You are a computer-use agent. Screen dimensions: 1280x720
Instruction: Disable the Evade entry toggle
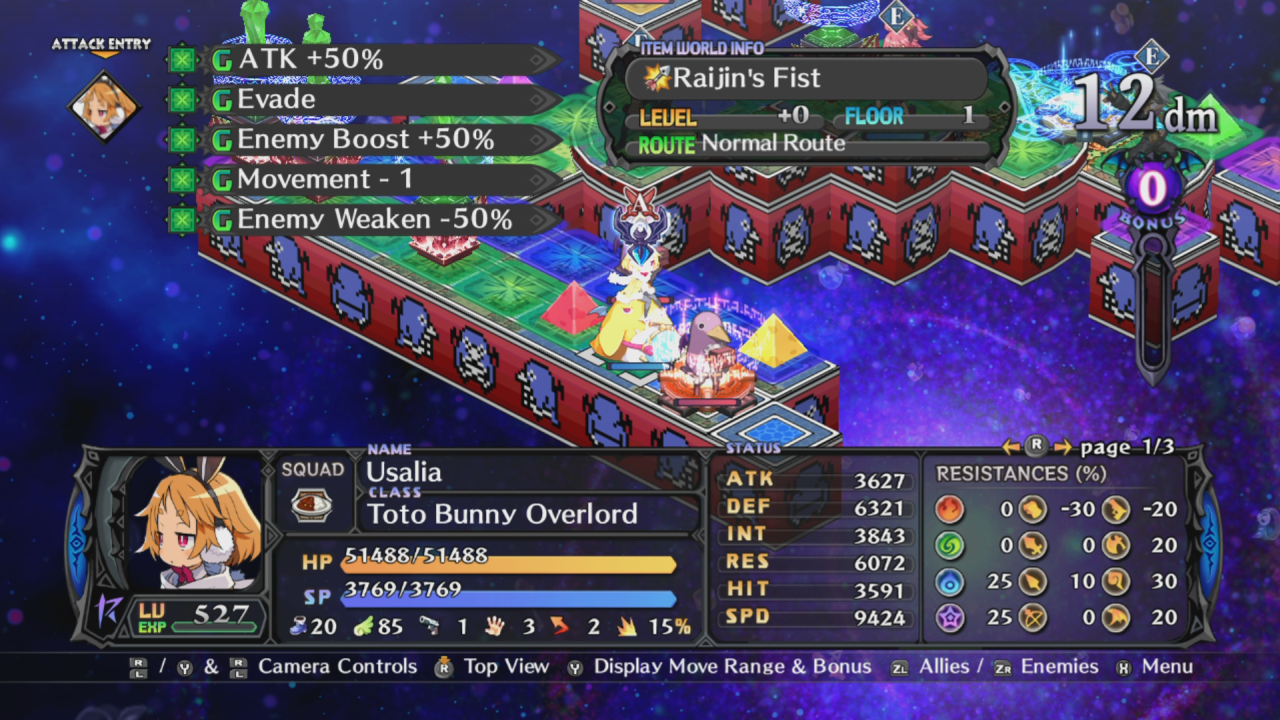pos(183,99)
